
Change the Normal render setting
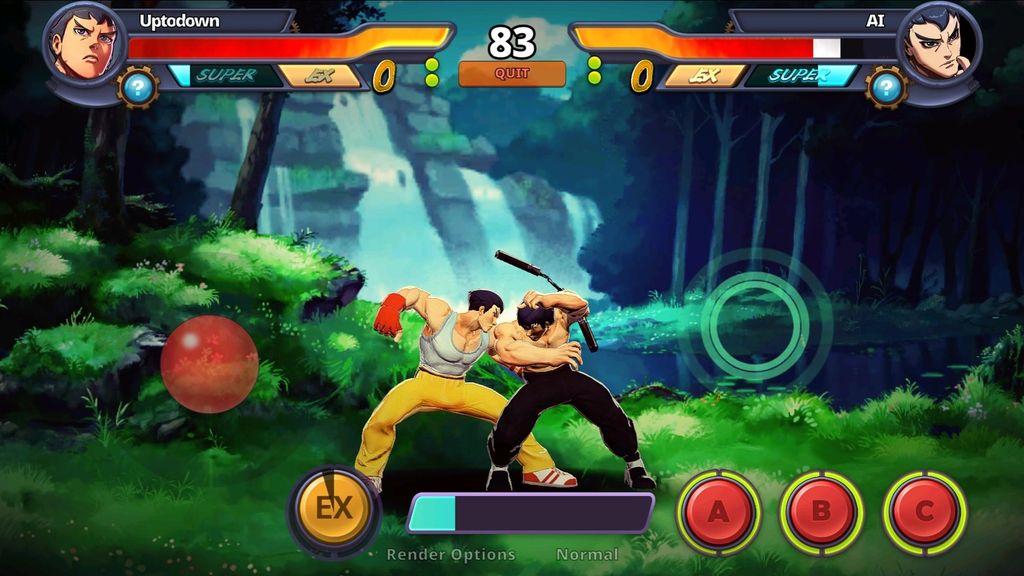click(587, 554)
